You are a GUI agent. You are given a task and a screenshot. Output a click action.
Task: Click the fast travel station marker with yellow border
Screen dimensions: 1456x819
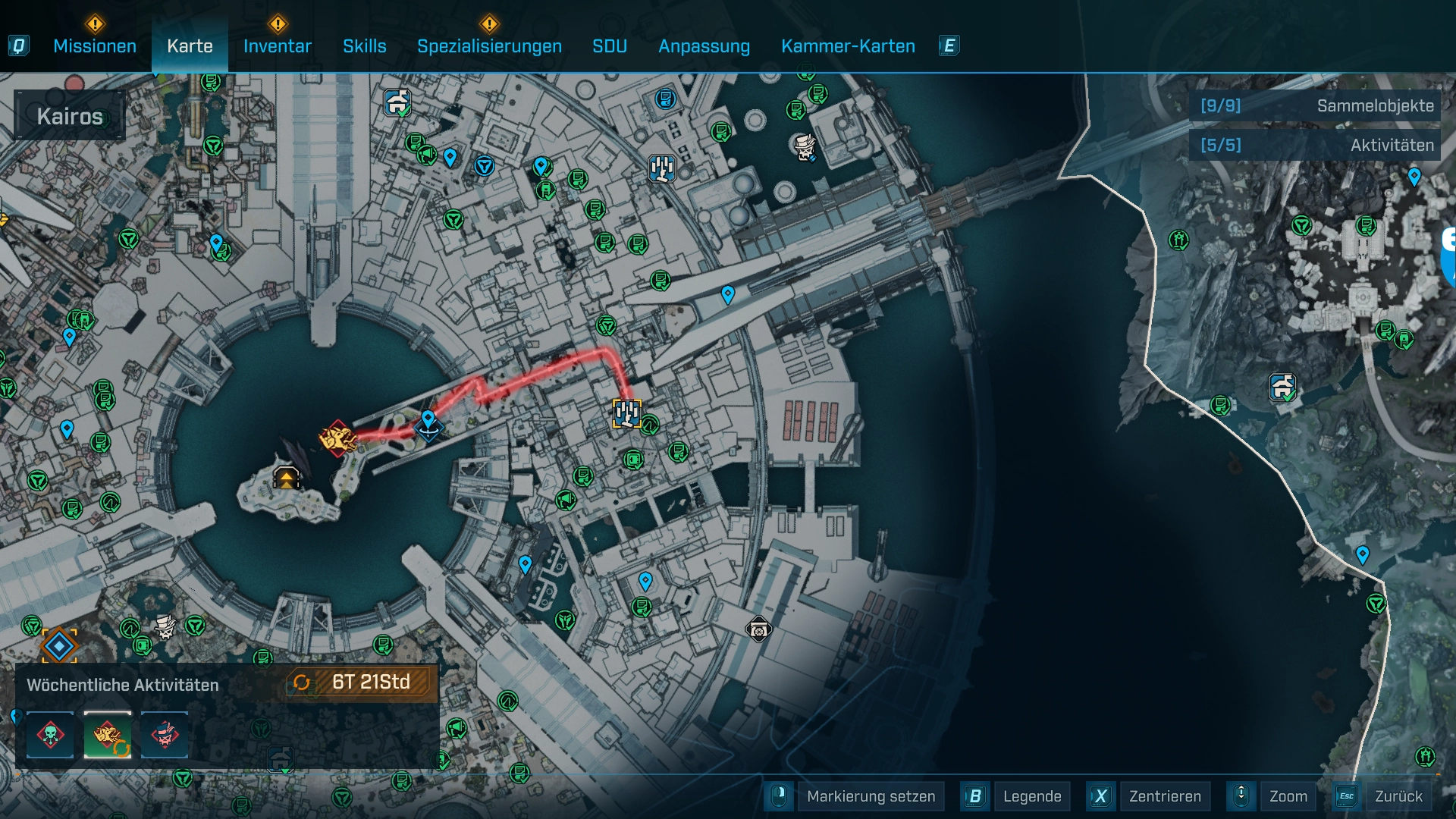pos(626,413)
